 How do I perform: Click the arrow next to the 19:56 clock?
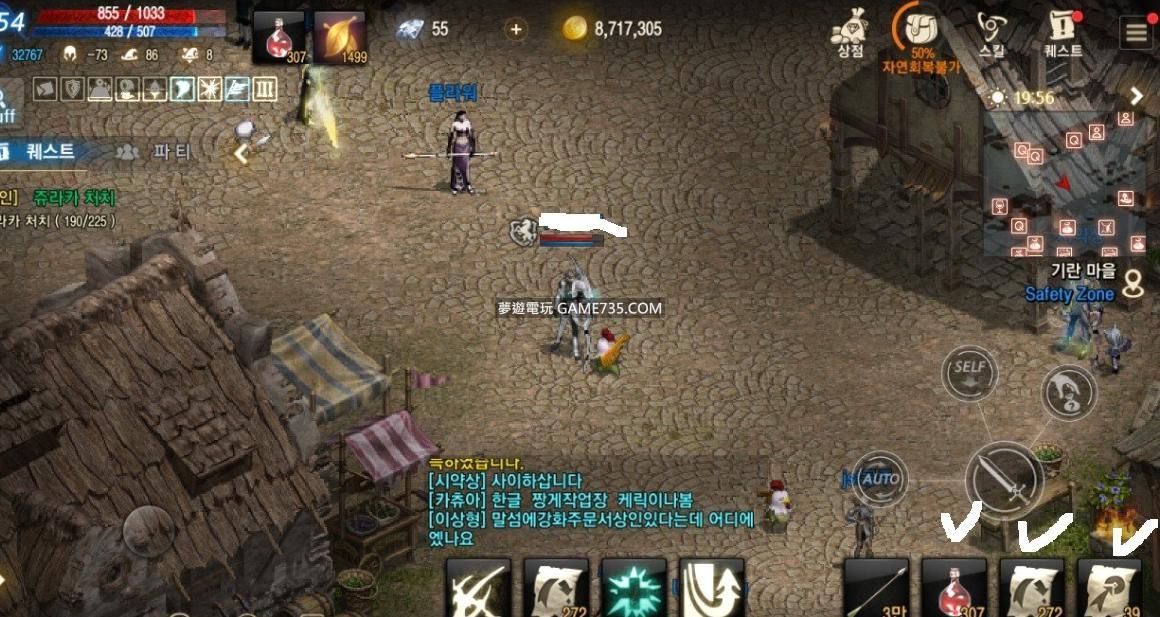1136,97
